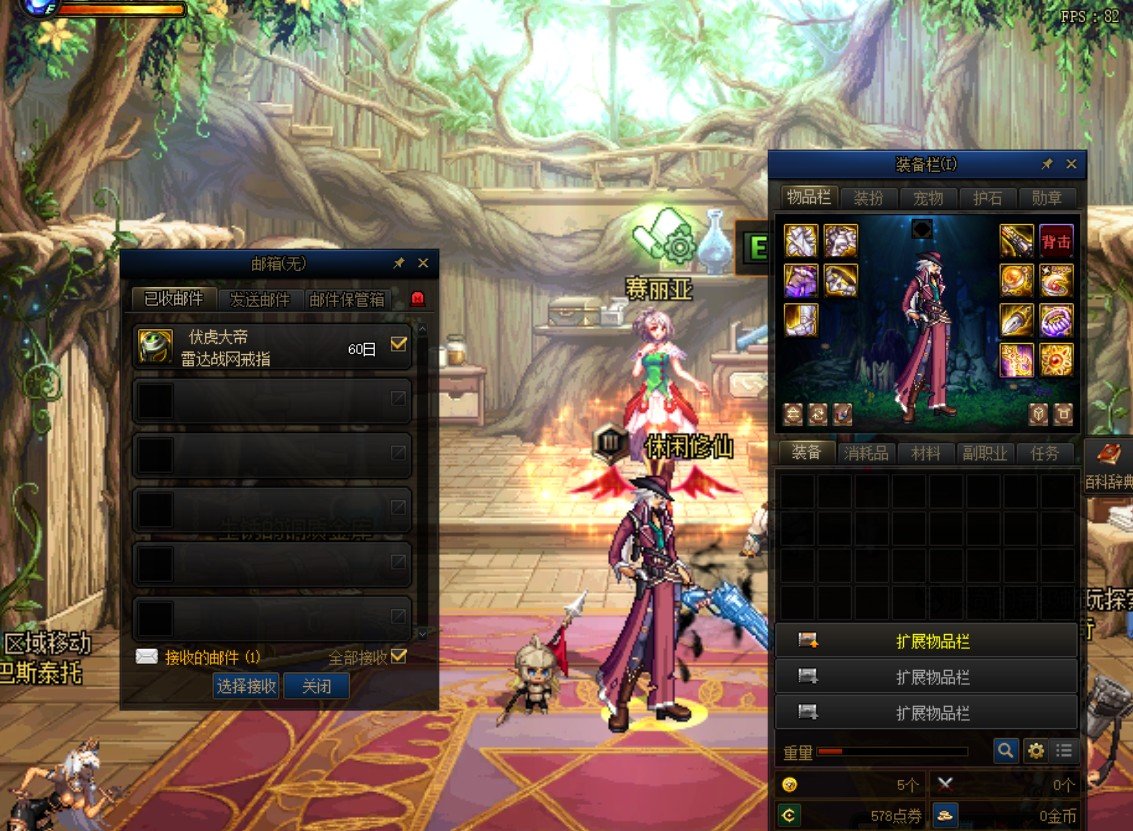Choose the 任务 inventory tab
Screen dimensions: 1133x831
coord(1044,453)
